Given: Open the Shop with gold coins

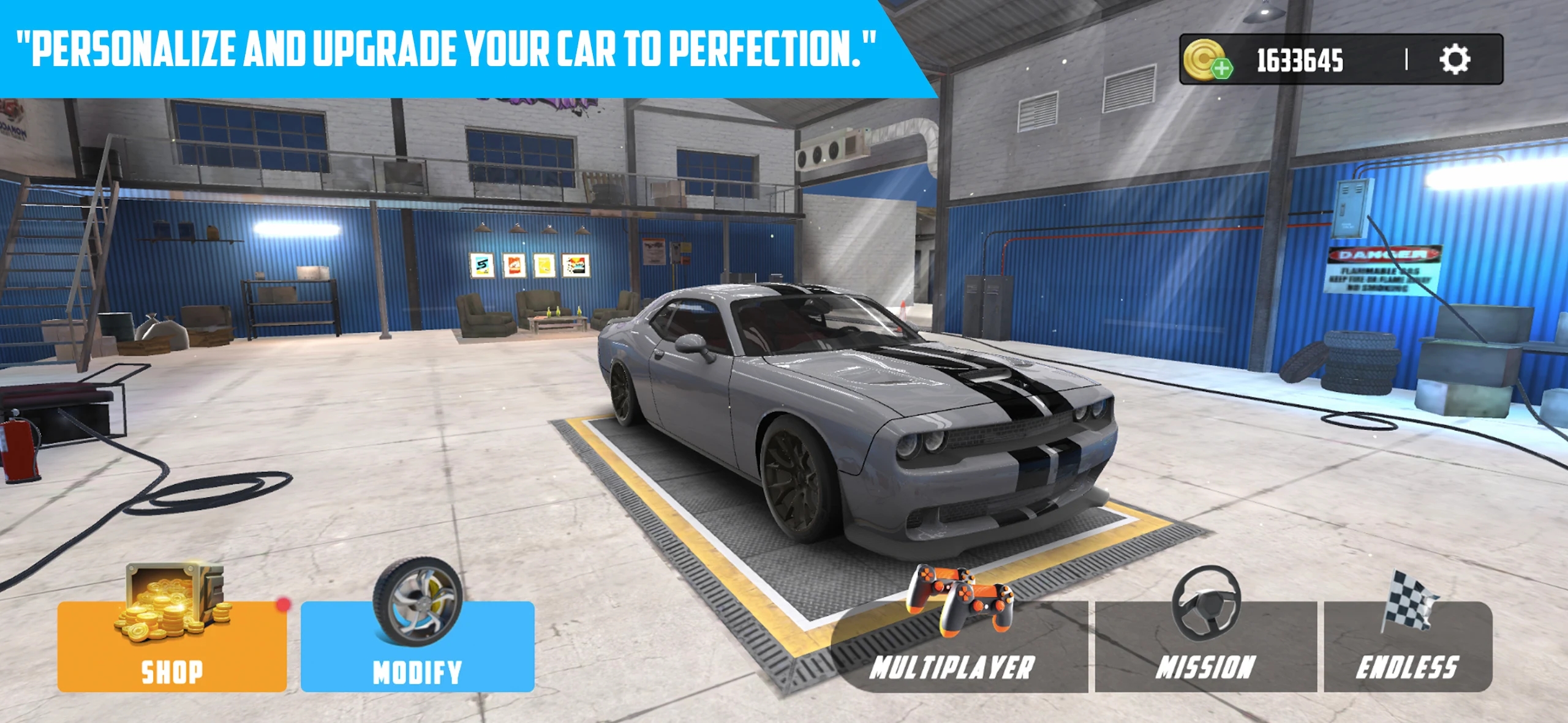Looking at the screenshot, I should click(x=171, y=646).
